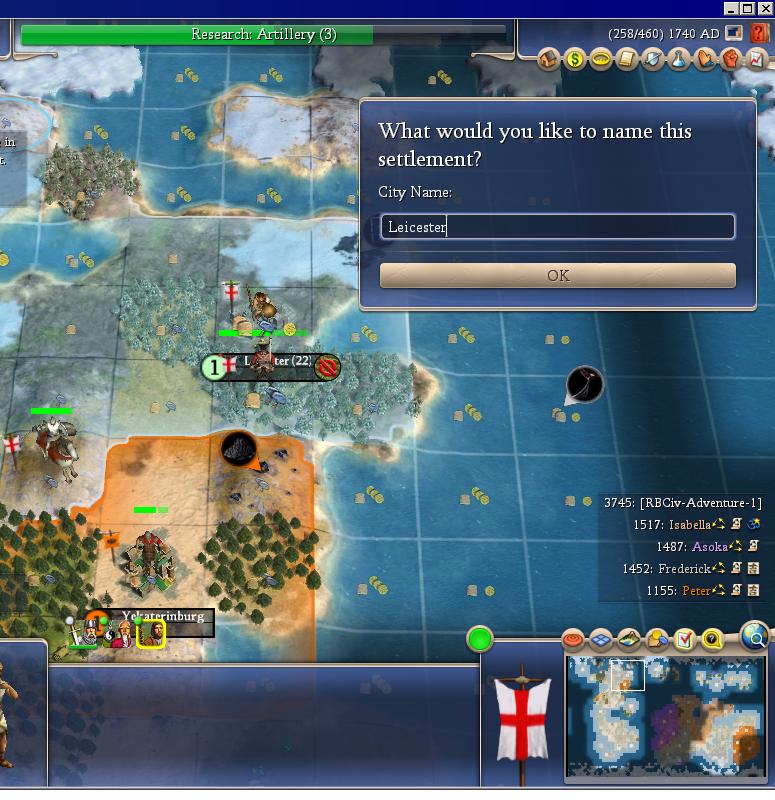Open the Technology Advisor flask icon
This screenshot has width=775, height=800.
(679, 60)
